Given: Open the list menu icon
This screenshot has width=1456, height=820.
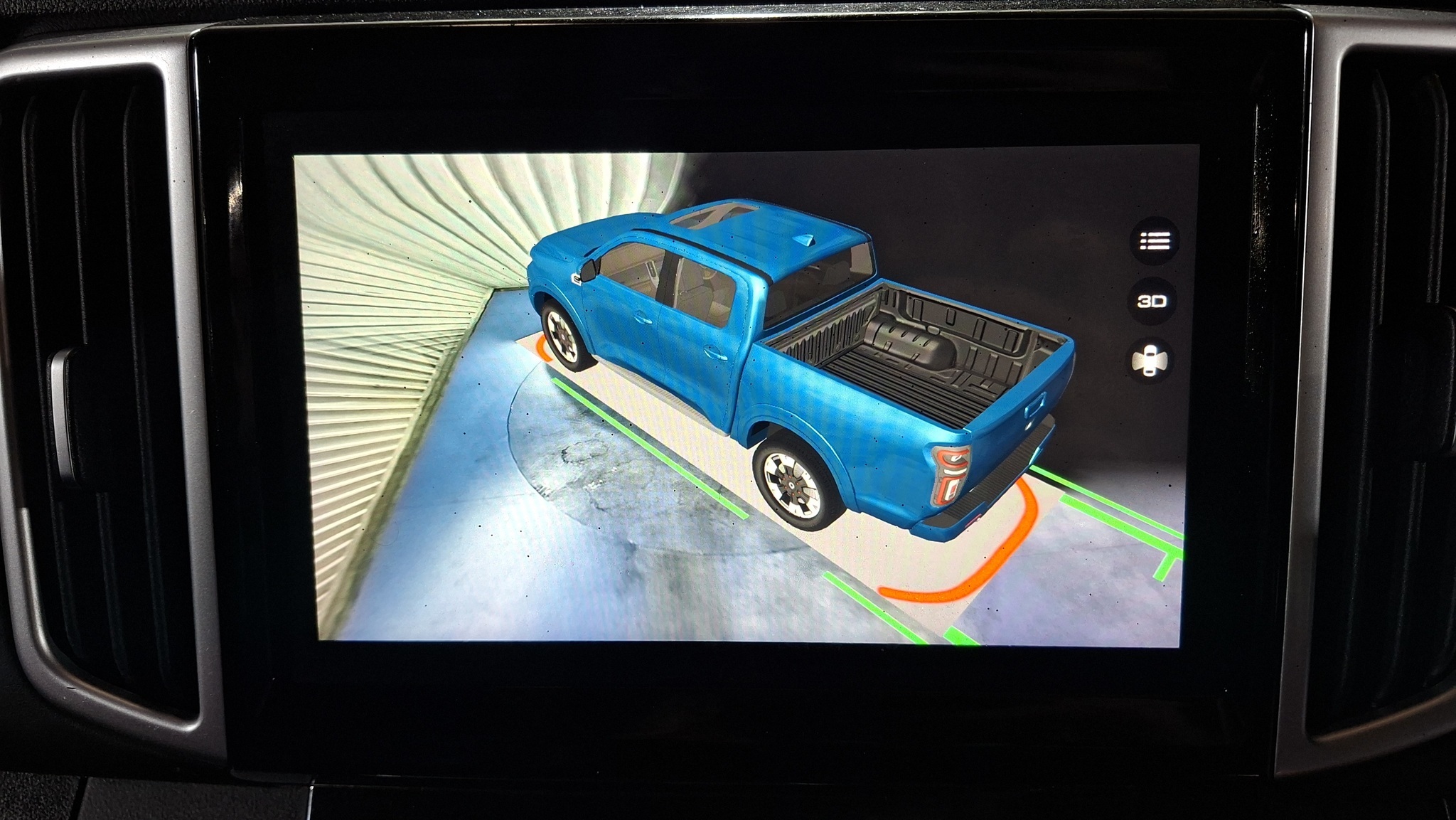Looking at the screenshot, I should (x=1154, y=242).
